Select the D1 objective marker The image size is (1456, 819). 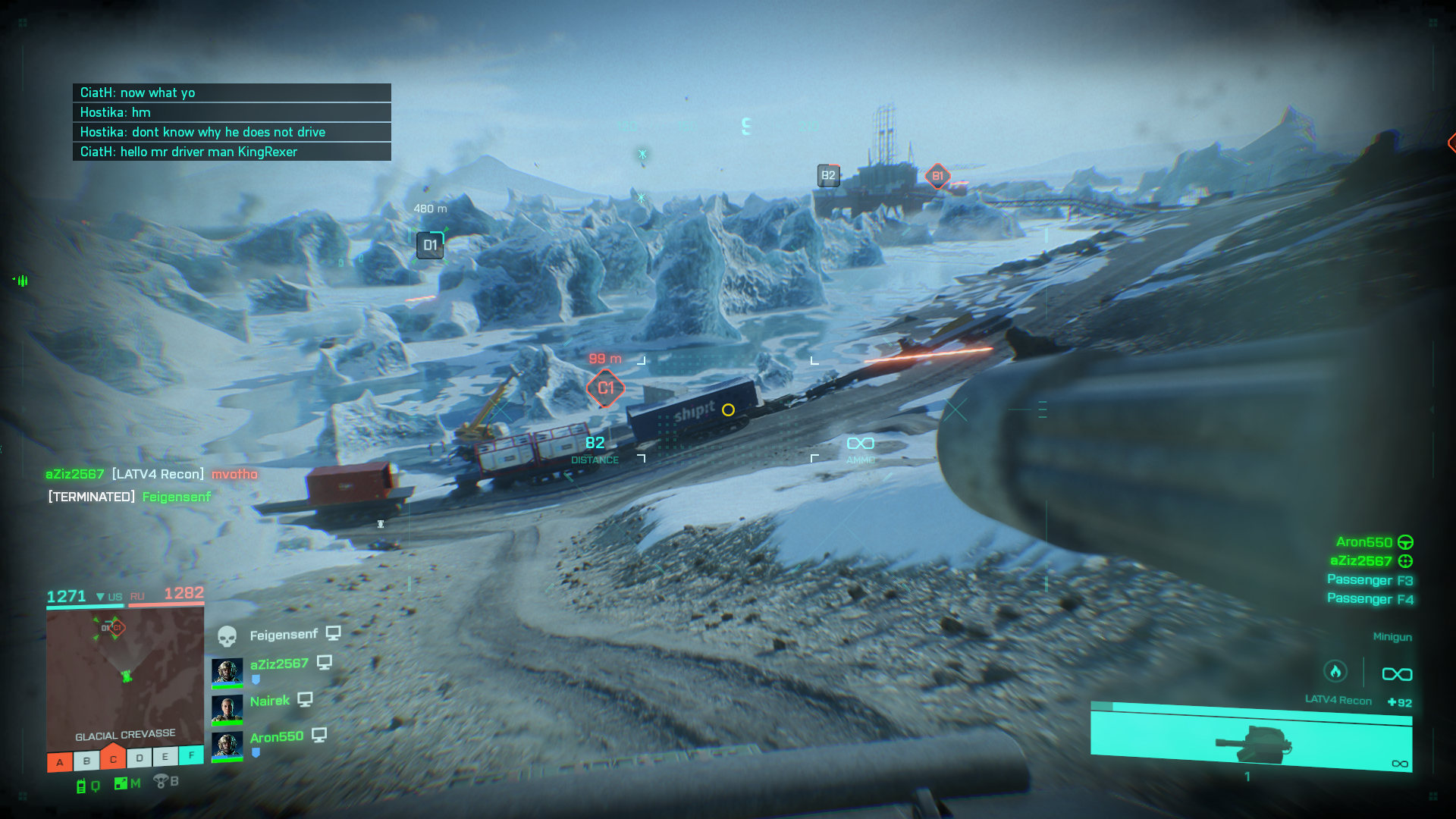430,245
